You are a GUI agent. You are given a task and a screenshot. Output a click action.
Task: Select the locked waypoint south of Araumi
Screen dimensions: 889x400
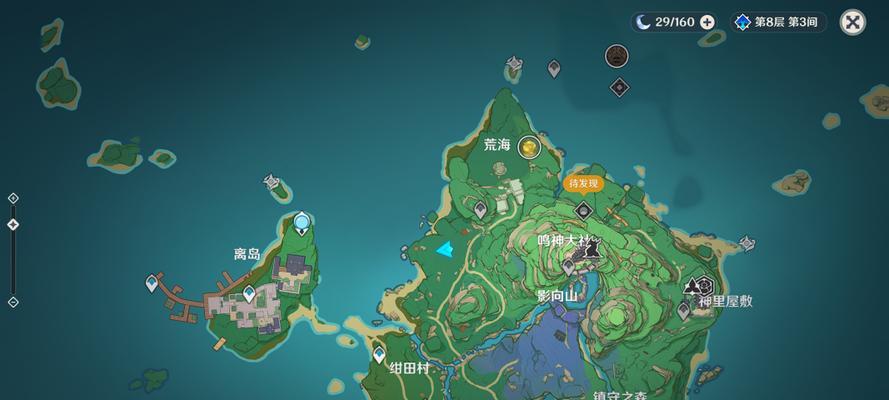click(x=480, y=210)
